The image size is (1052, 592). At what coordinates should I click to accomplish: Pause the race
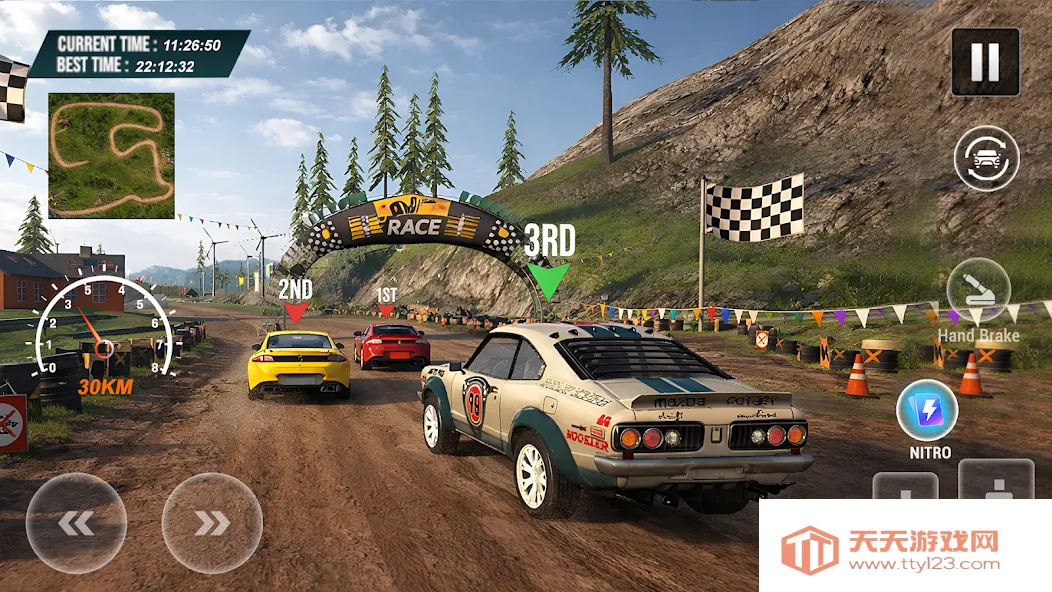pos(985,62)
